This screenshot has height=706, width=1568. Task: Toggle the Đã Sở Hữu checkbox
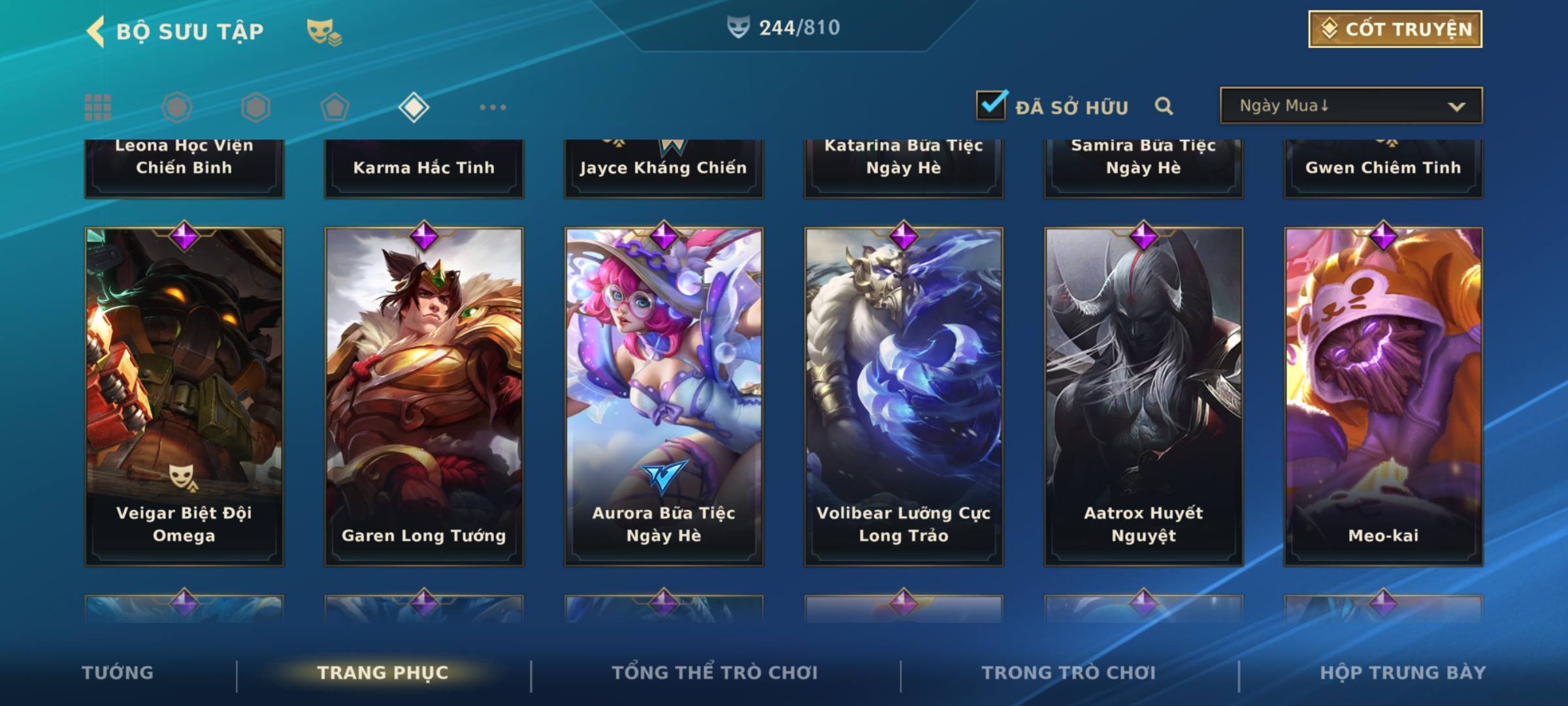(991, 105)
